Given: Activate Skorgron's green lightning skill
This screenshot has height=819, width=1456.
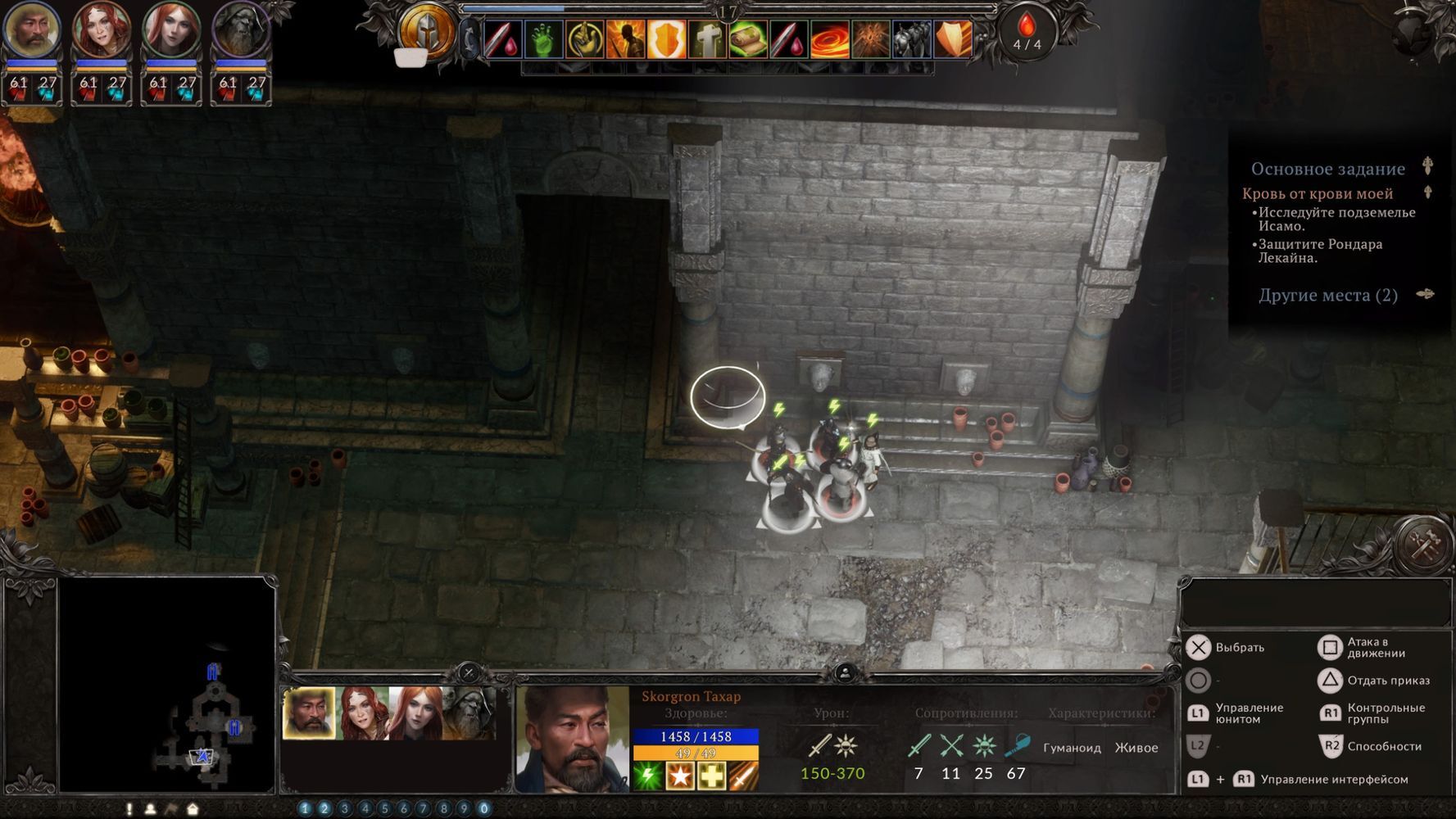Looking at the screenshot, I should click(x=647, y=776).
